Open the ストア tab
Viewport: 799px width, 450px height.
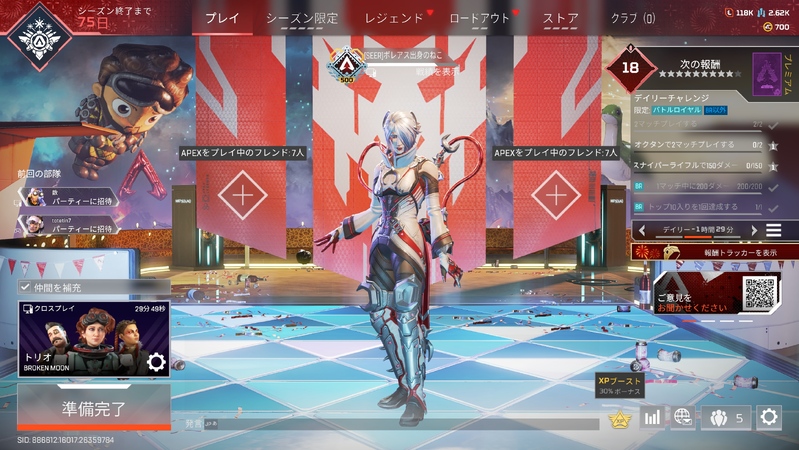tap(560, 18)
